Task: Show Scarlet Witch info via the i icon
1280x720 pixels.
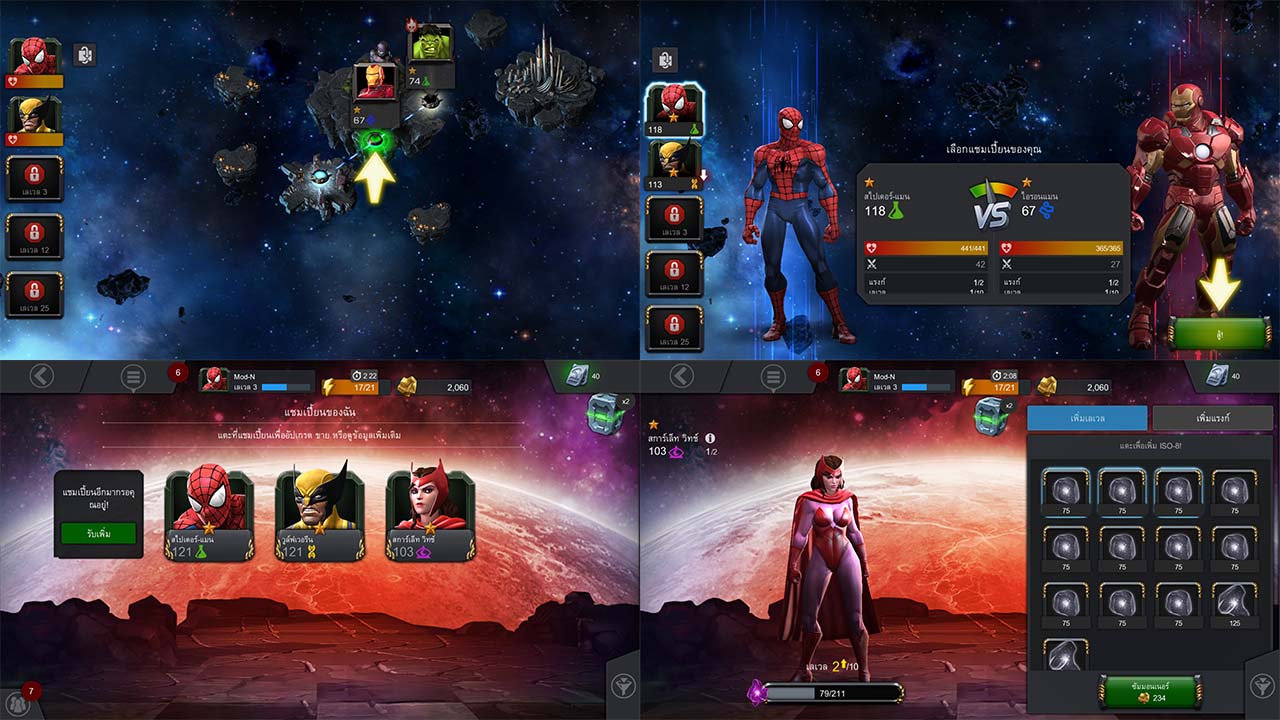Action: coord(710,438)
